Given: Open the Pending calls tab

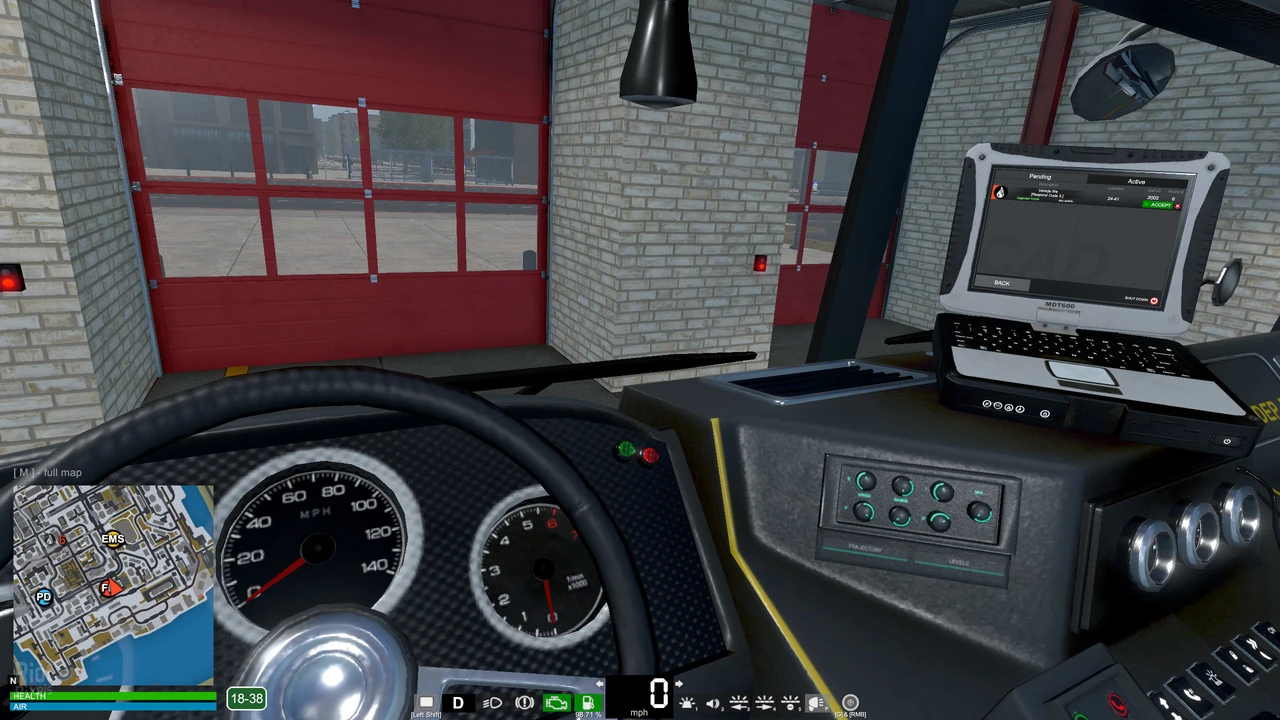Looking at the screenshot, I should coord(1040,177).
